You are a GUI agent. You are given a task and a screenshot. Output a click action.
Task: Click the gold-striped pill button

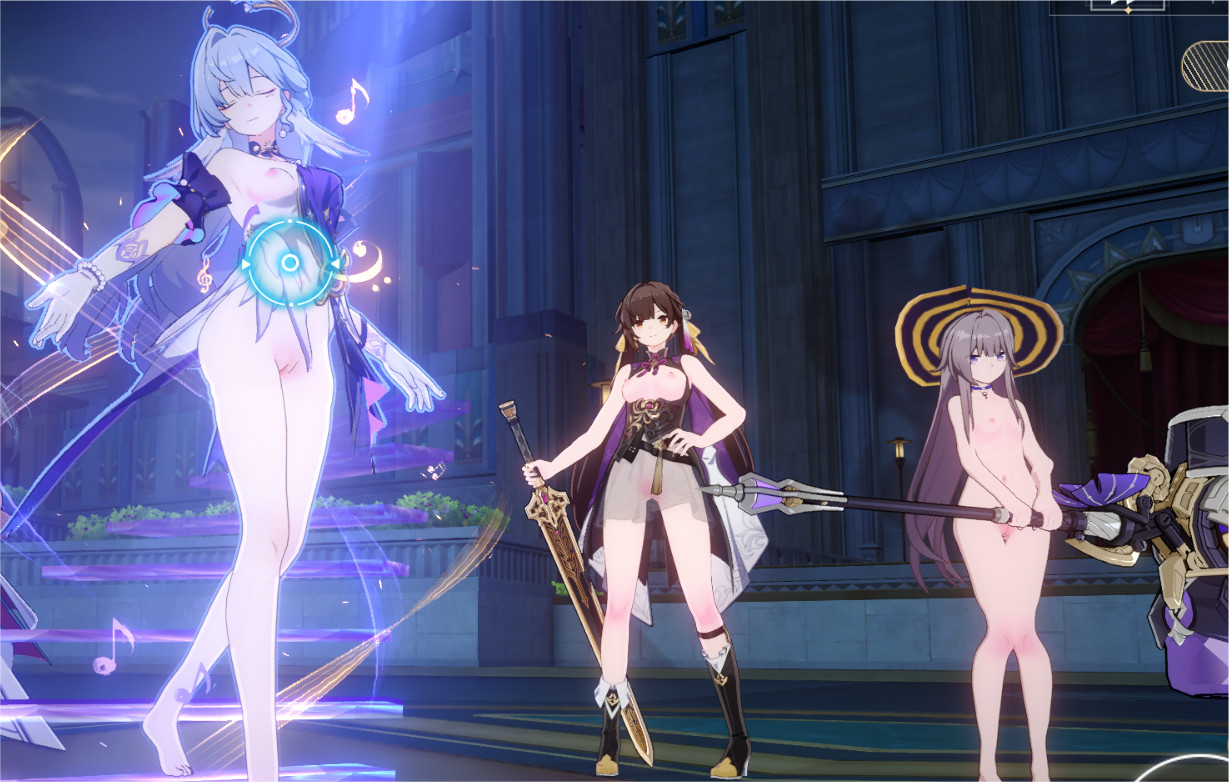tap(1206, 66)
